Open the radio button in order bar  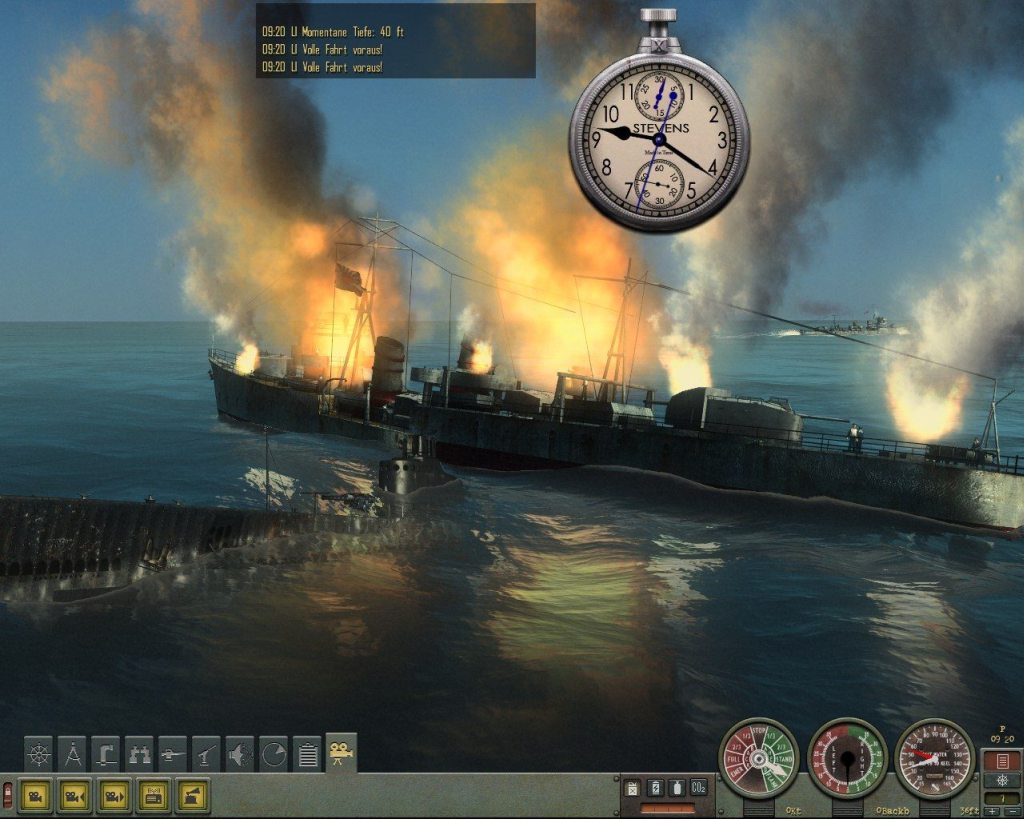pyautogui.click(x=153, y=795)
